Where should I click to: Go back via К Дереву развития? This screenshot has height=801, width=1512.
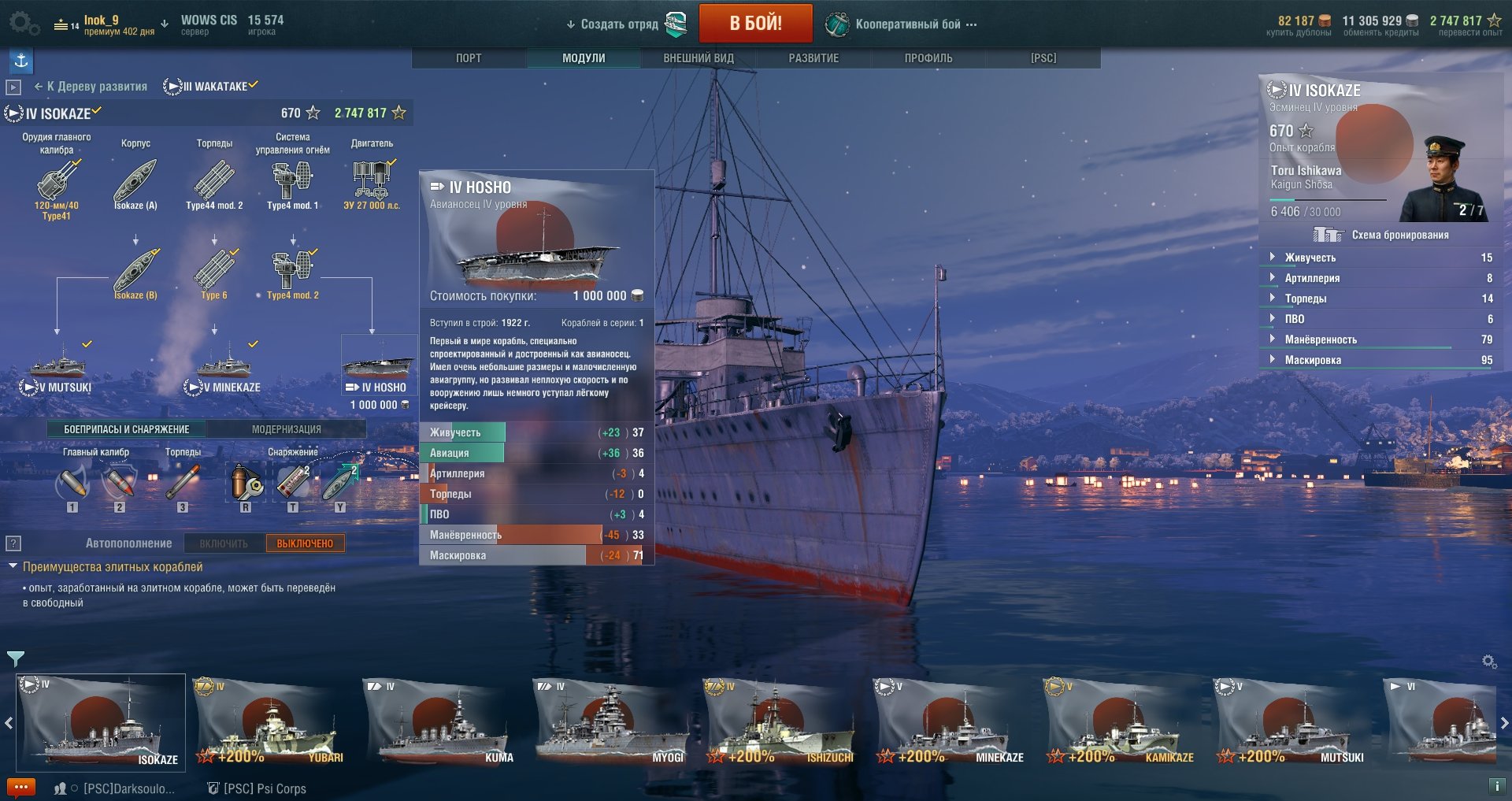click(91, 87)
